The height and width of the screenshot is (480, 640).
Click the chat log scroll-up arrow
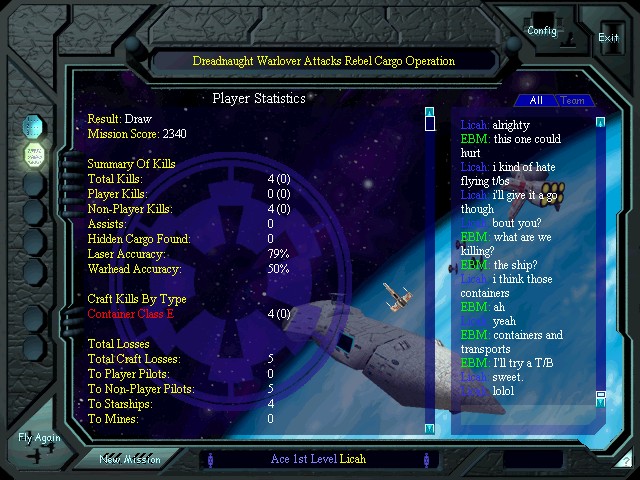click(x=600, y=122)
